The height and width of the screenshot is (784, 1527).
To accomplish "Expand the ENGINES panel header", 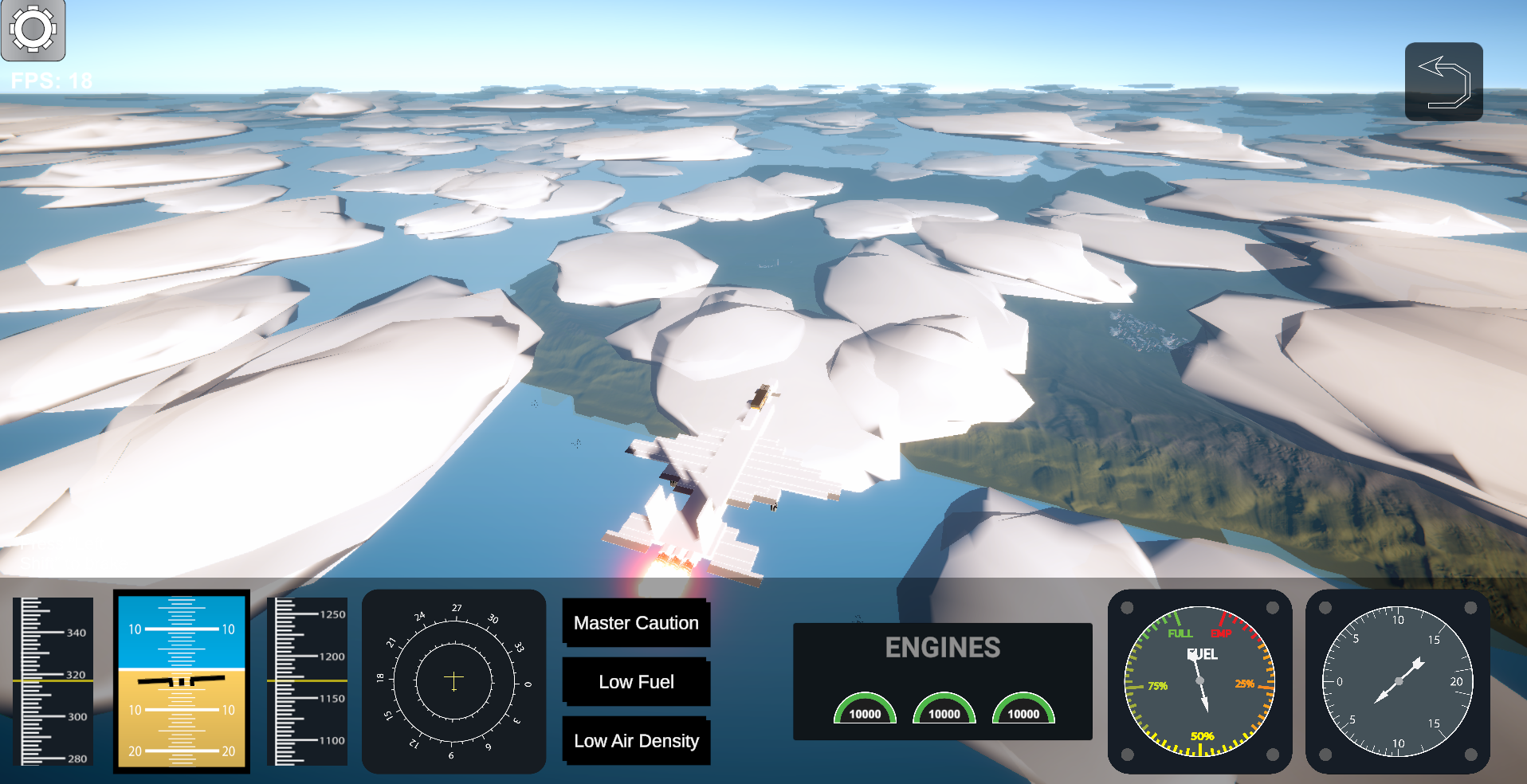I will pyautogui.click(x=944, y=648).
